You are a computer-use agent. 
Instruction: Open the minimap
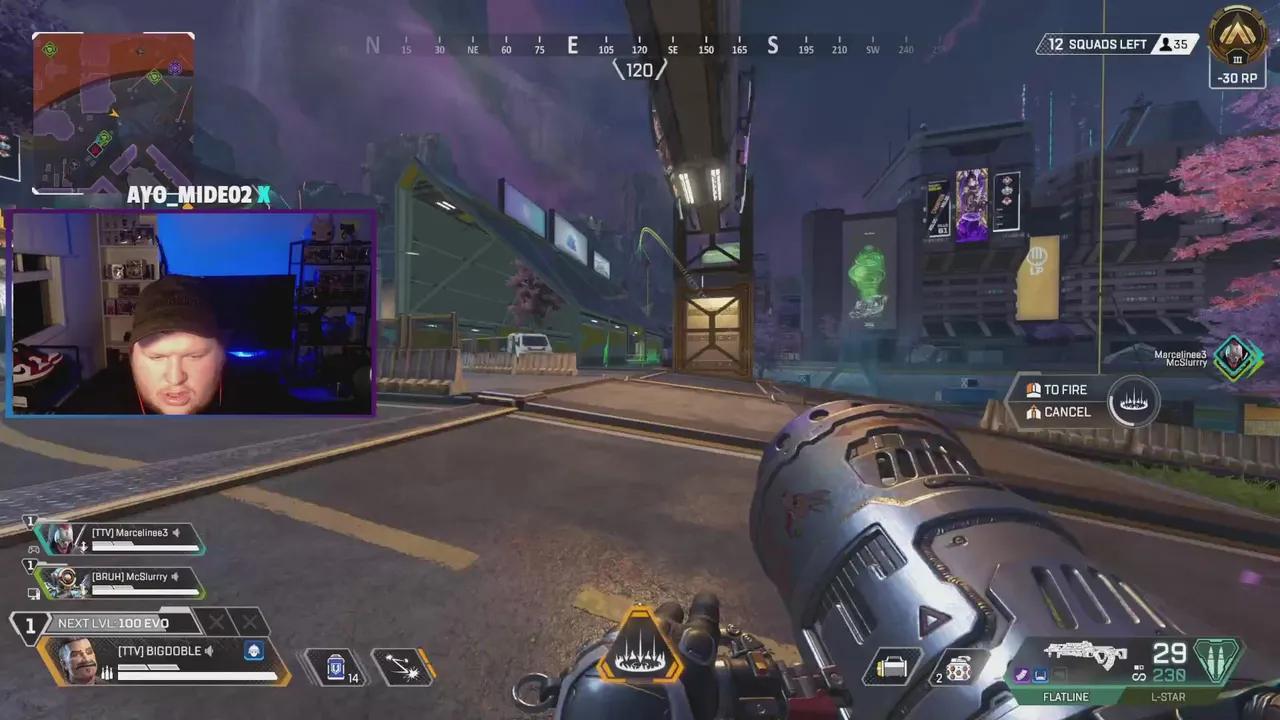[x=113, y=113]
